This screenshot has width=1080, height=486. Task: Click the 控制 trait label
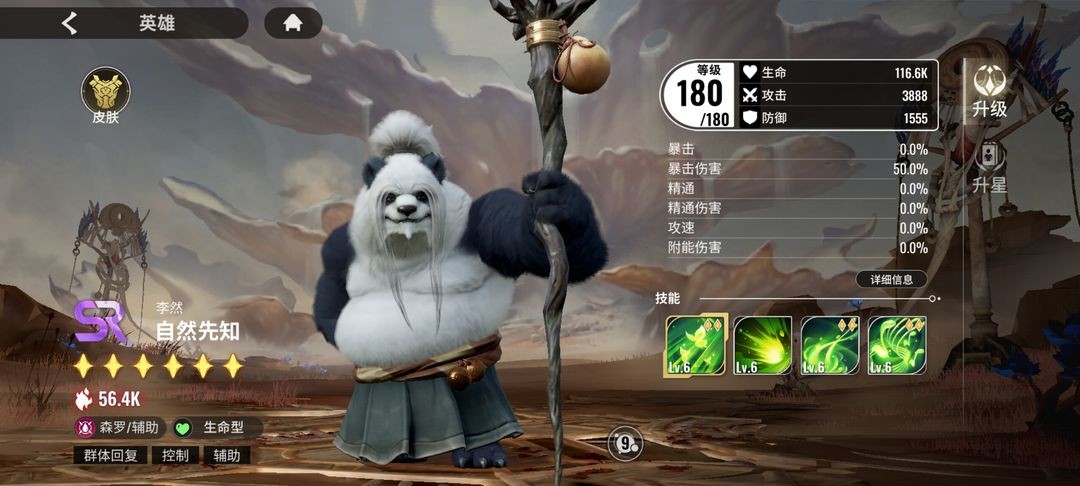pyautogui.click(x=175, y=455)
